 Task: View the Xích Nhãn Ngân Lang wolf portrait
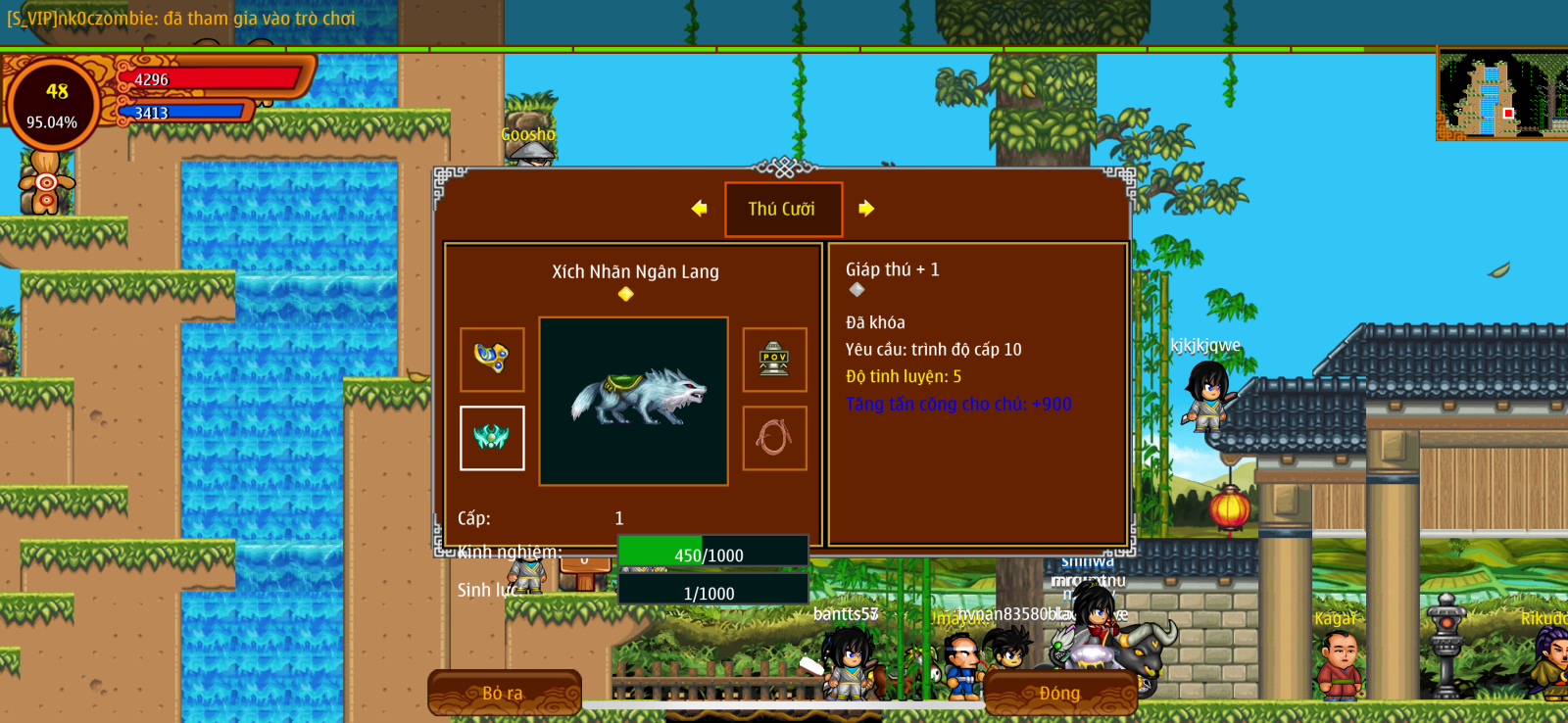point(634,401)
